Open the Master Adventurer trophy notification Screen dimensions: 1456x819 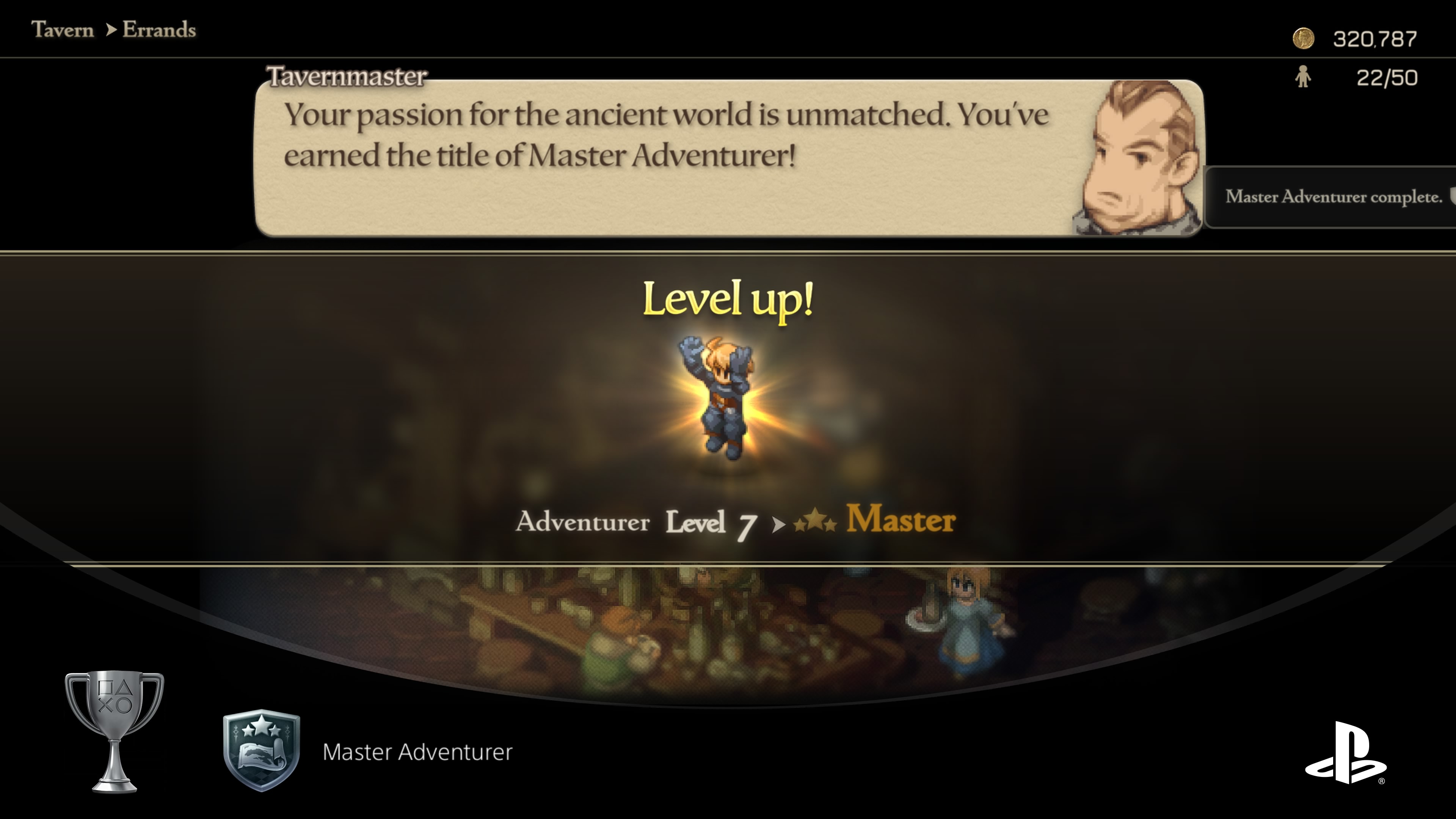[417, 752]
